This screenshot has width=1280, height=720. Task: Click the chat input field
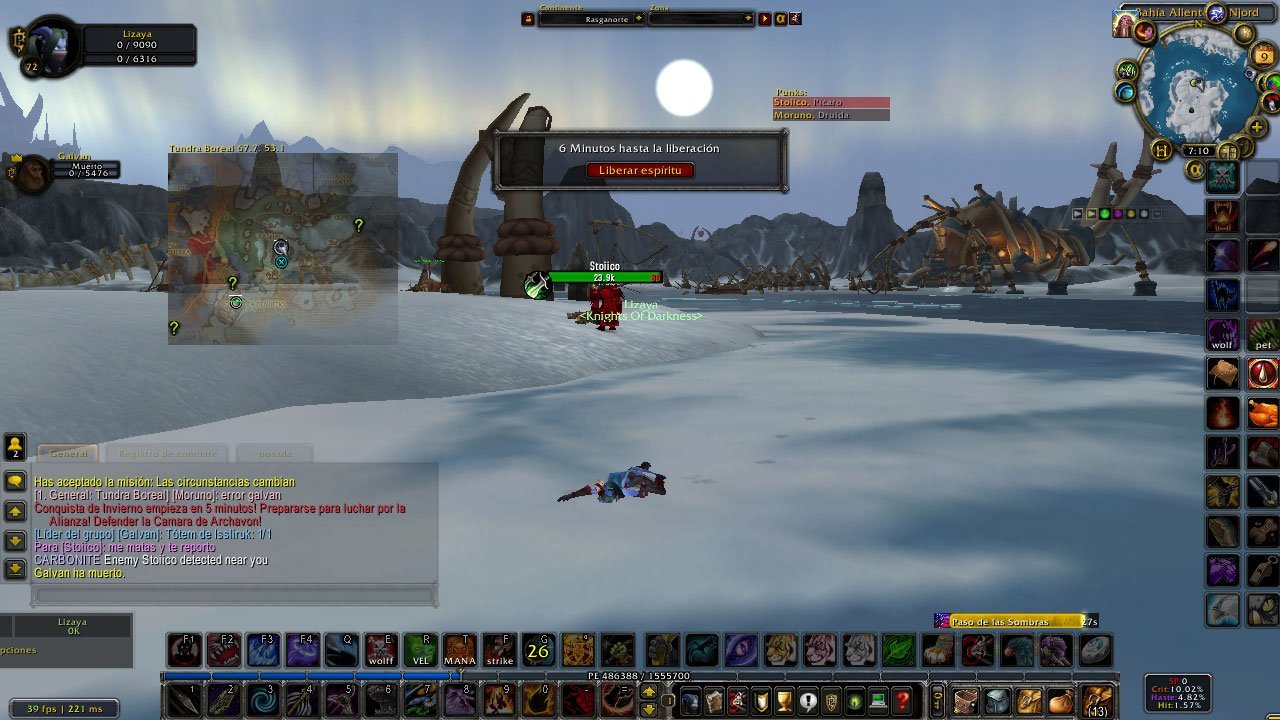[x=235, y=594]
